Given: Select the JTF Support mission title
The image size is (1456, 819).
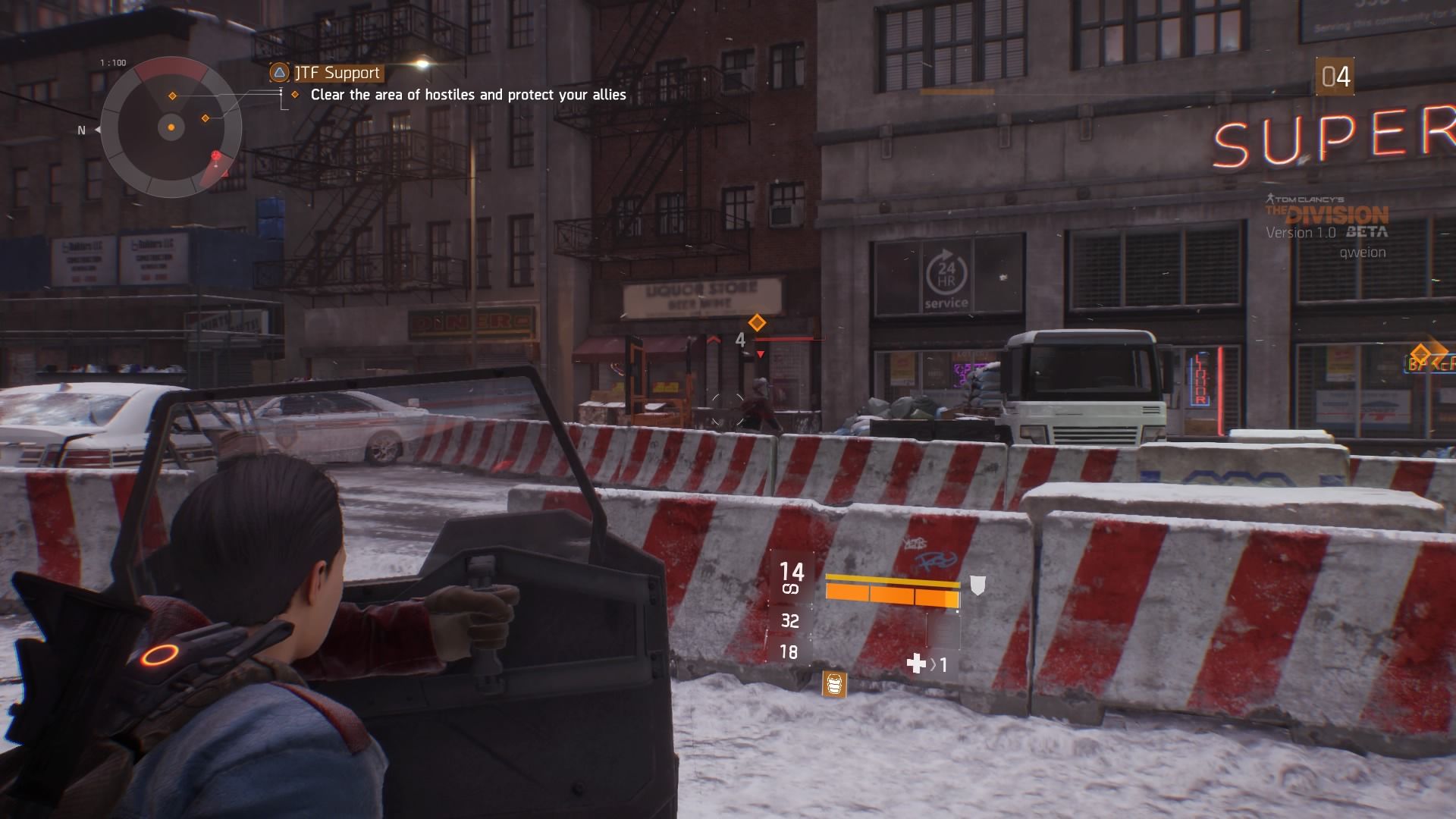Looking at the screenshot, I should tap(337, 73).
